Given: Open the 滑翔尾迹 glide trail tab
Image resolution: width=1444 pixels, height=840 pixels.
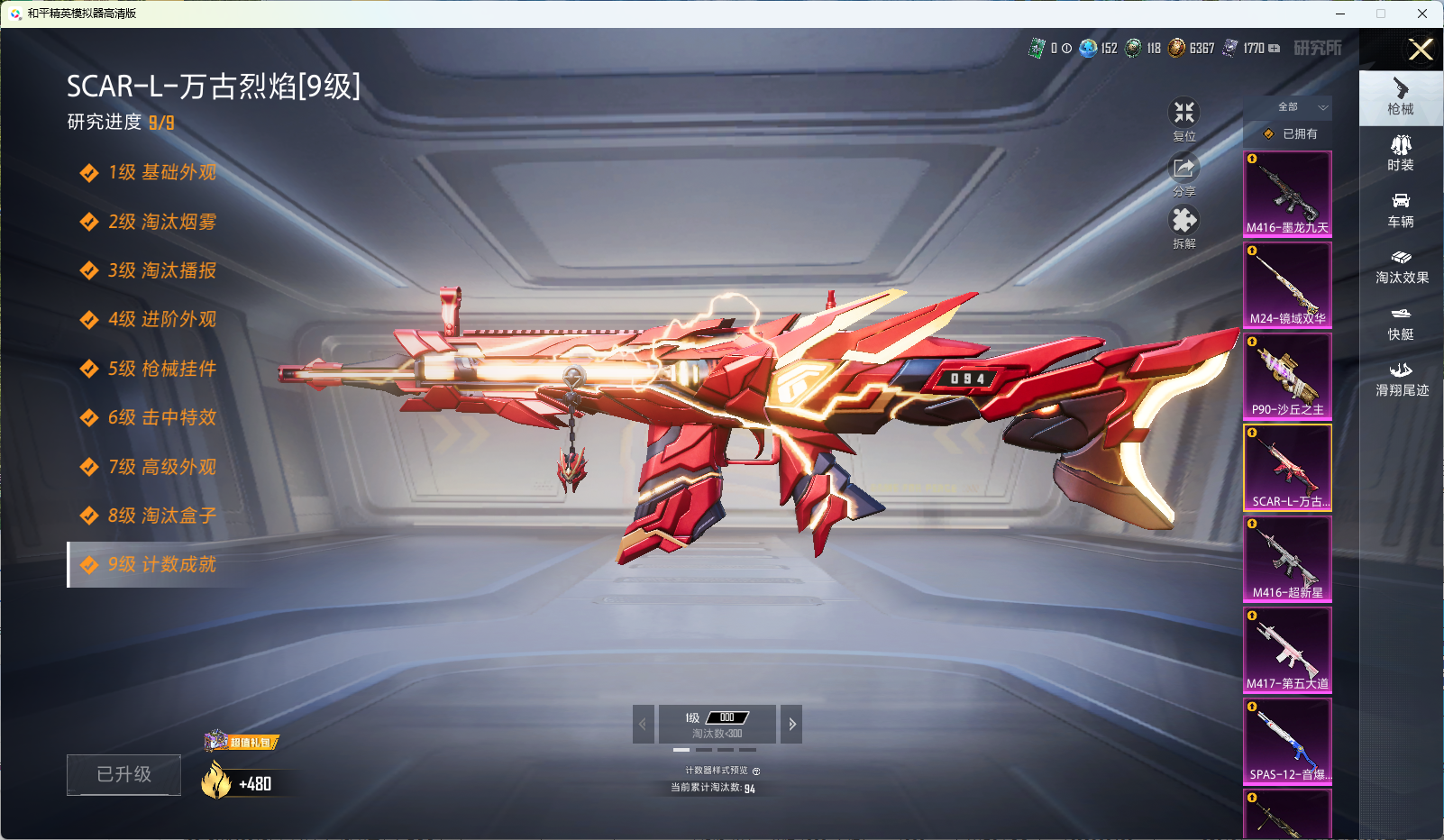Looking at the screenshot, I should pyautogui.click(x=1401, y=379).
